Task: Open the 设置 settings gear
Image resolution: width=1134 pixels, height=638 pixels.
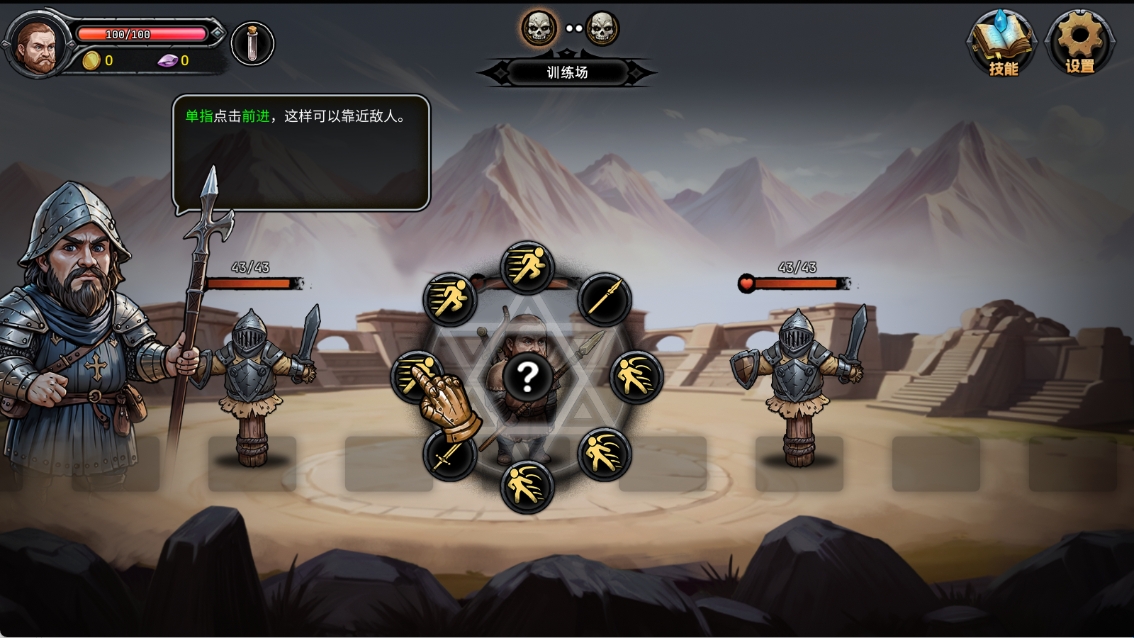Action: (x=1079, y=42)
